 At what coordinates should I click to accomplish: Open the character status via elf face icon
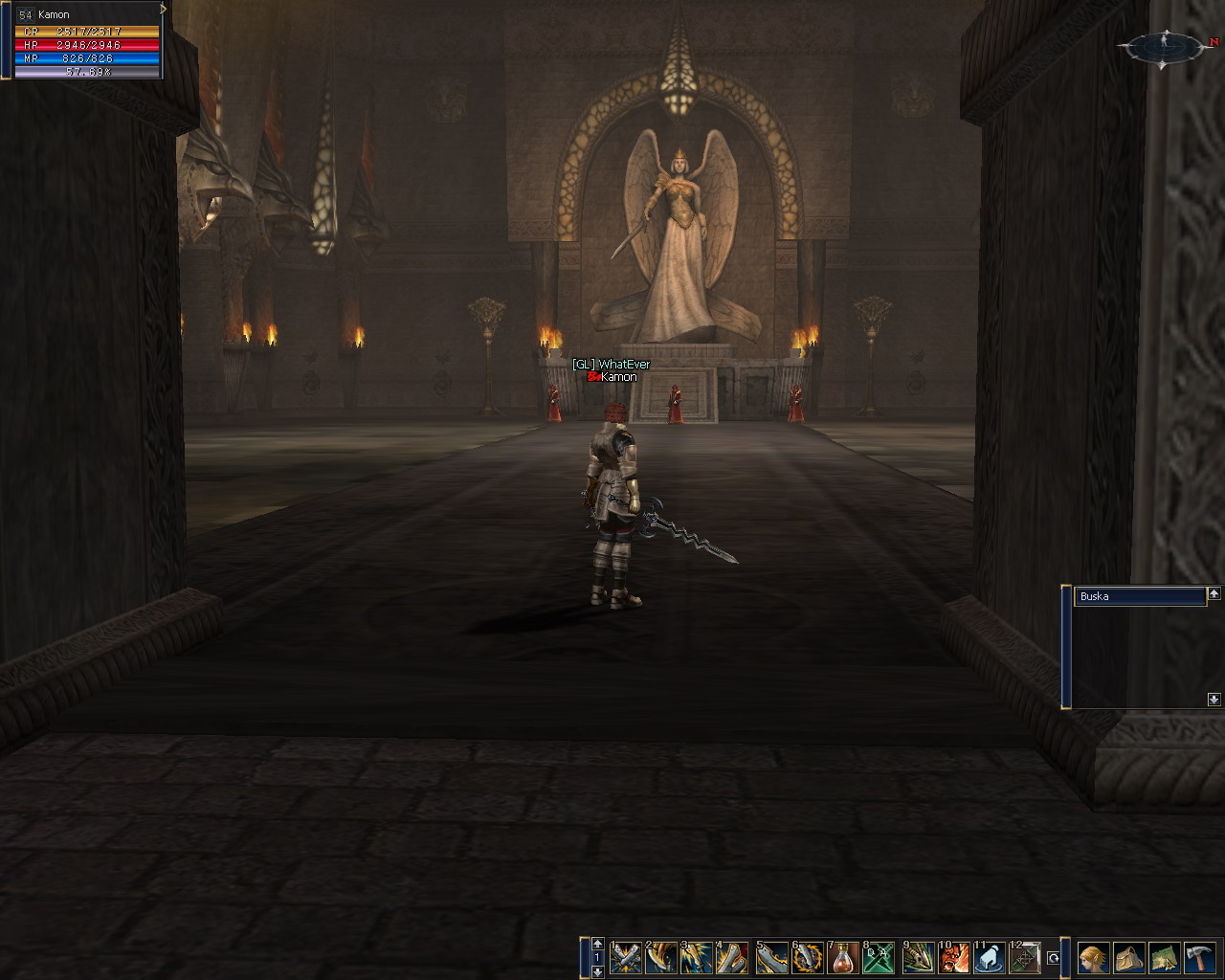click(1094, 957)
